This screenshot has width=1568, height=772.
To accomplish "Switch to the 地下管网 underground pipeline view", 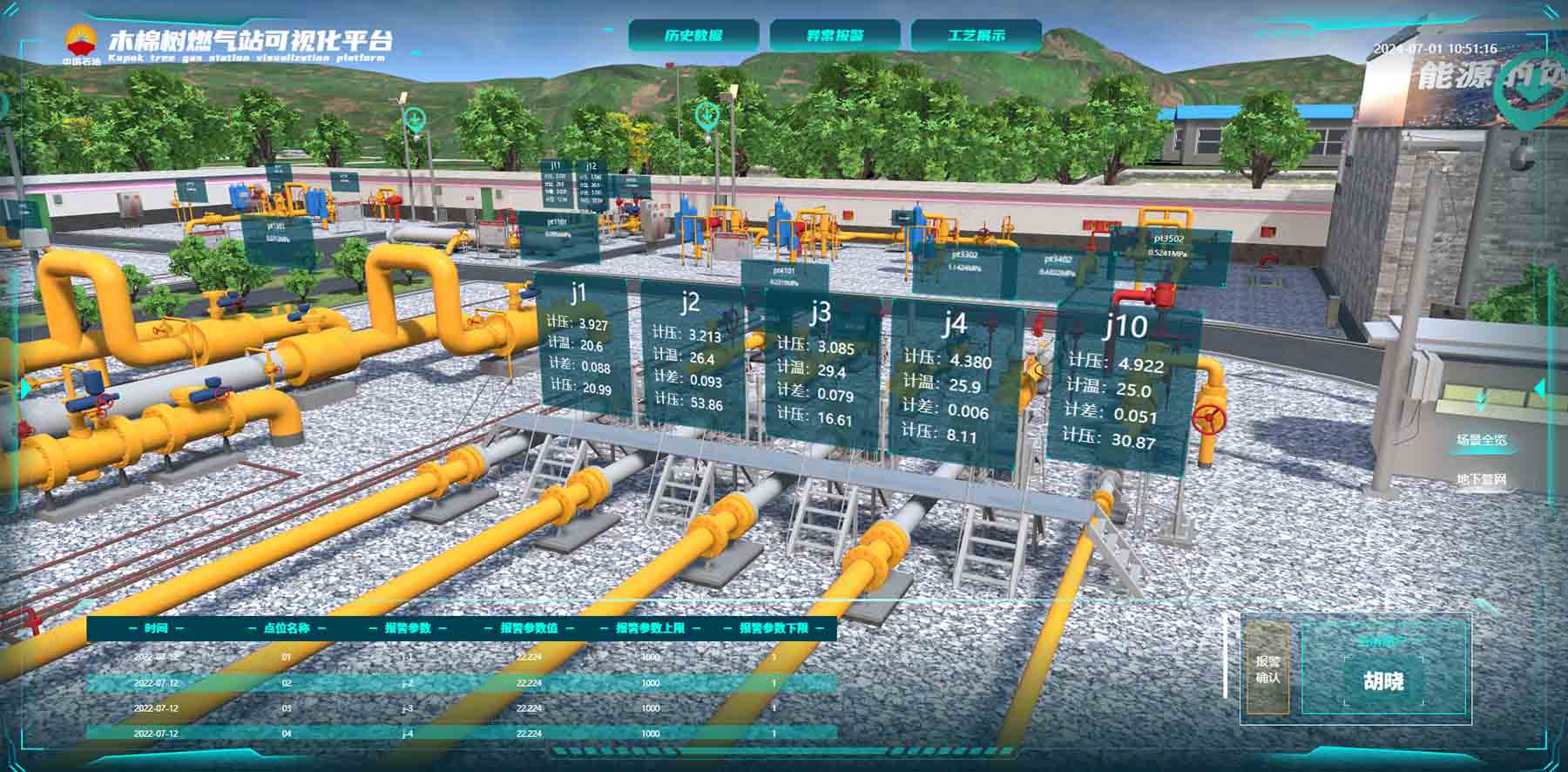I will [x=1482, y=479].
